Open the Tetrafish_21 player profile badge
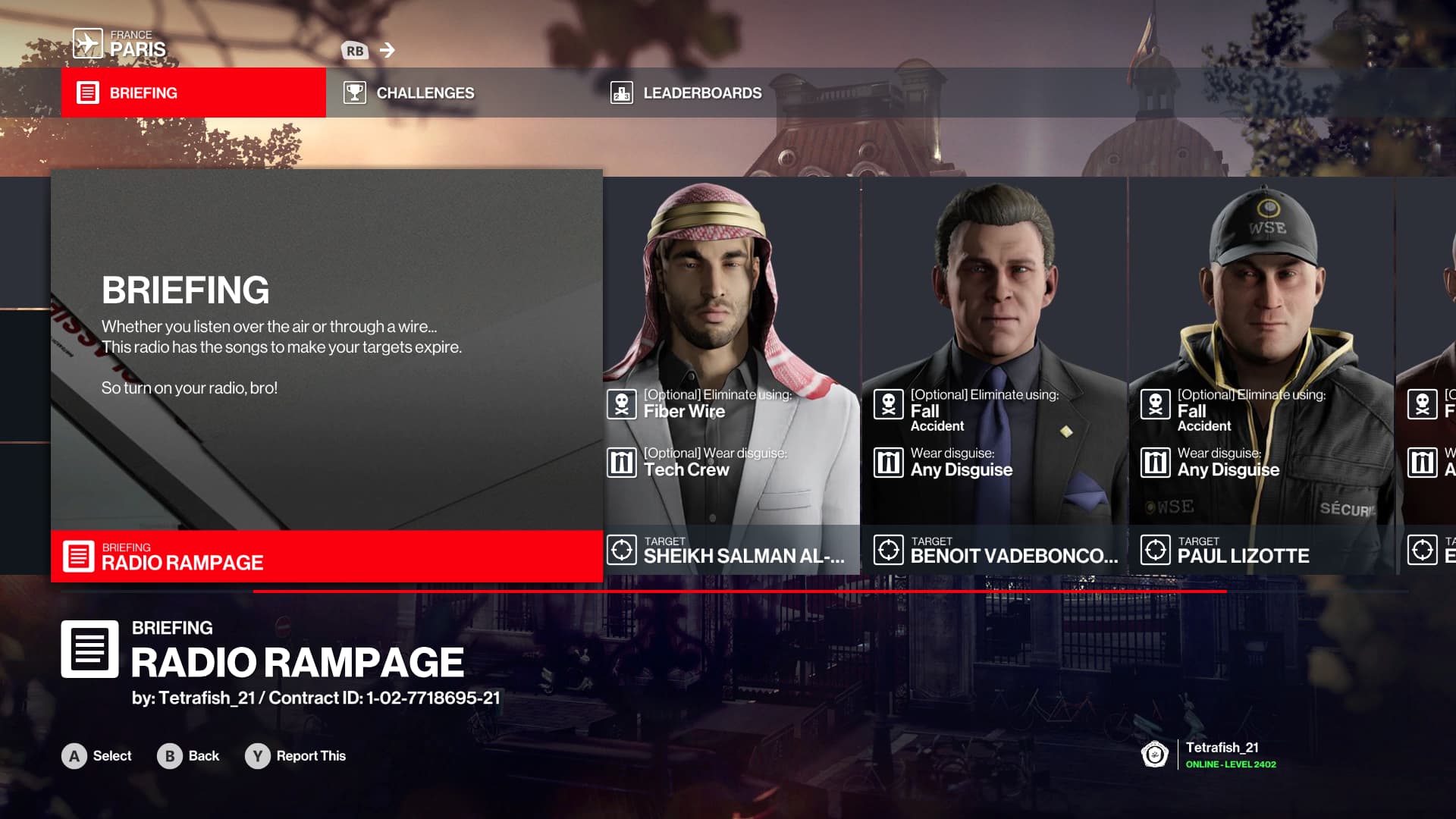This screenshot has width=1456, height=819. pos(1209,755)
